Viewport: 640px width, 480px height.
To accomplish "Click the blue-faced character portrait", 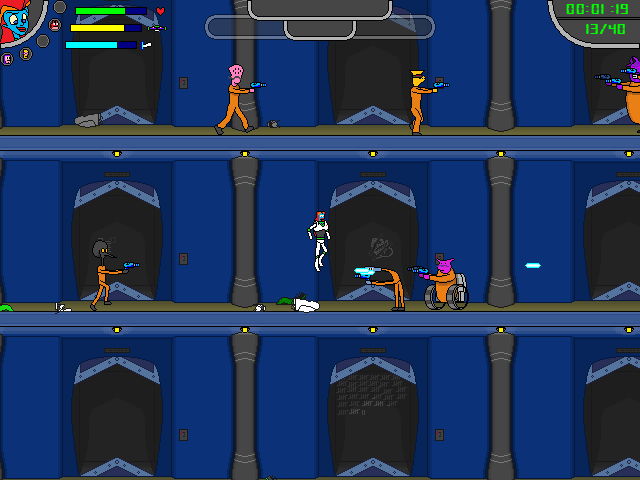I will (16, 22).
